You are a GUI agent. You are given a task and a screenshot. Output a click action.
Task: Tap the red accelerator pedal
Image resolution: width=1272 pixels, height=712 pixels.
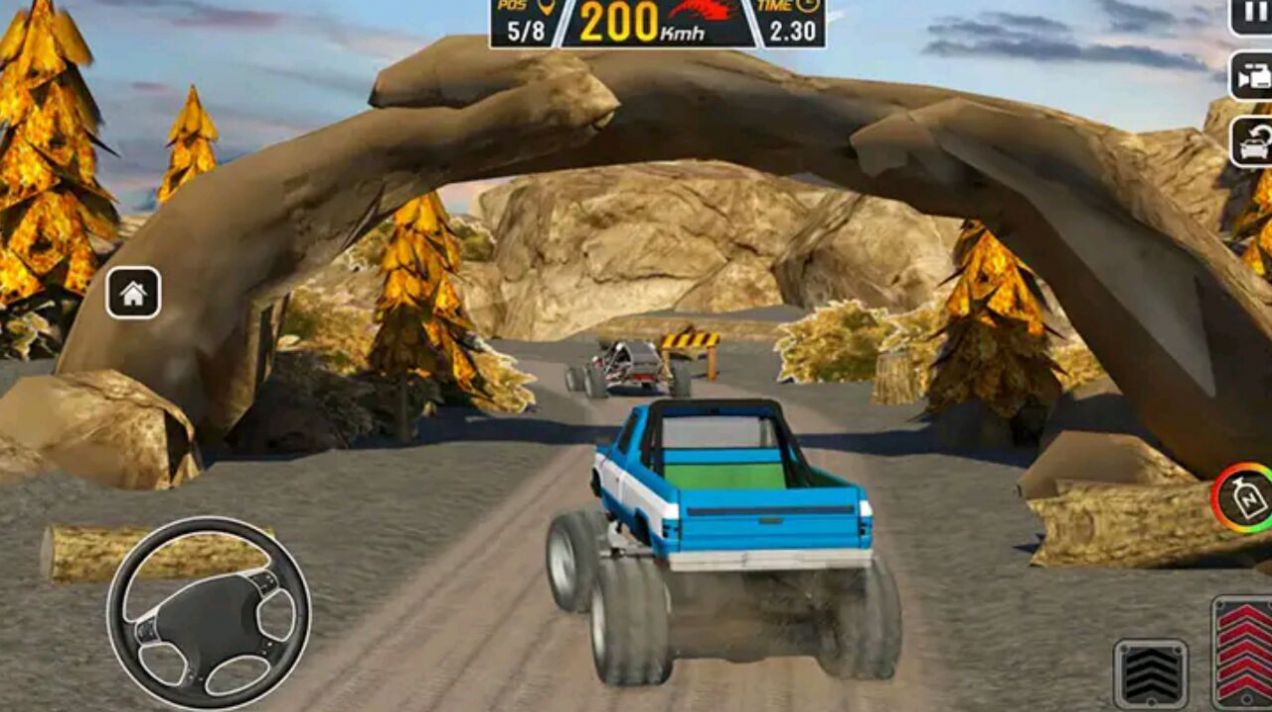click(1244, 652)
